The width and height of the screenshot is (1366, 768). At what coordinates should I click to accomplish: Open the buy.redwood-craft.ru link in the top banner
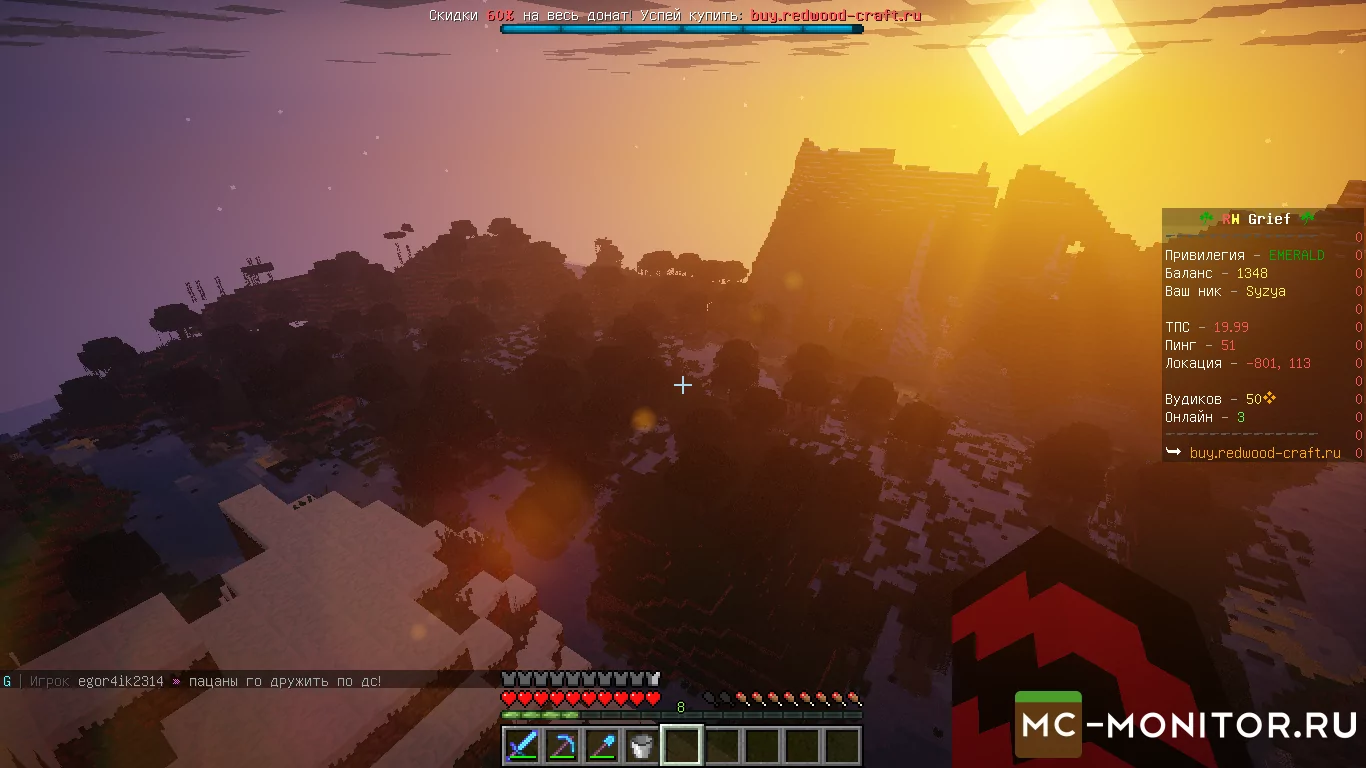836,16
